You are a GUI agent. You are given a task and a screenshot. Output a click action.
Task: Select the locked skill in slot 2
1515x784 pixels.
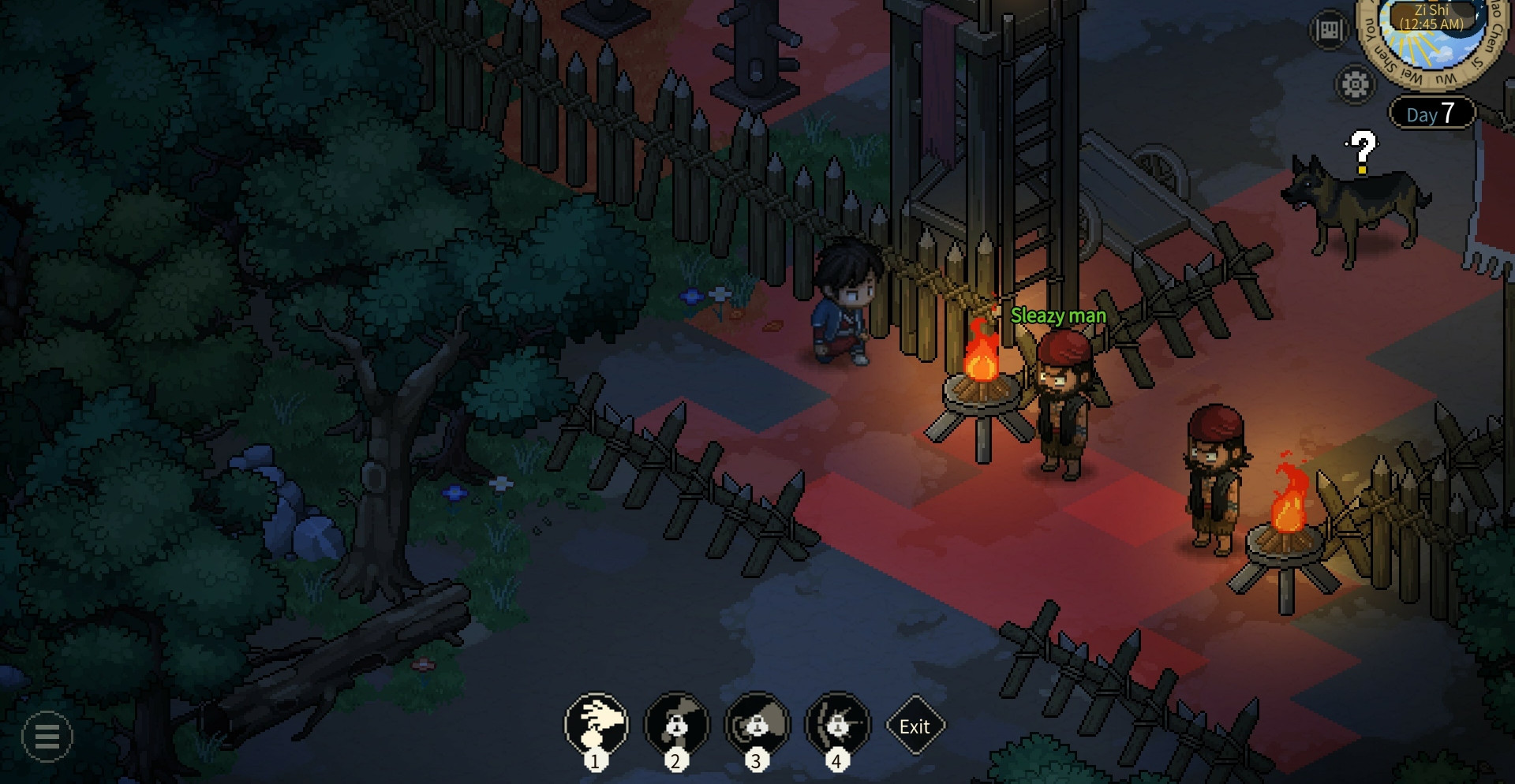(676, 724)
